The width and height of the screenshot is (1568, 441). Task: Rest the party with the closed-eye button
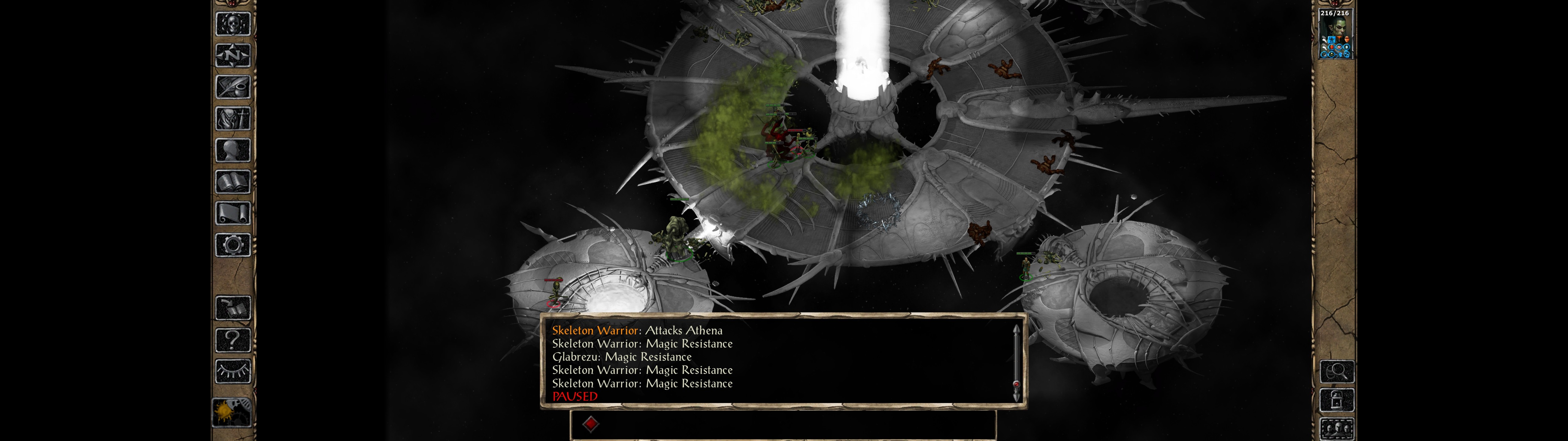tap(232, 371)
